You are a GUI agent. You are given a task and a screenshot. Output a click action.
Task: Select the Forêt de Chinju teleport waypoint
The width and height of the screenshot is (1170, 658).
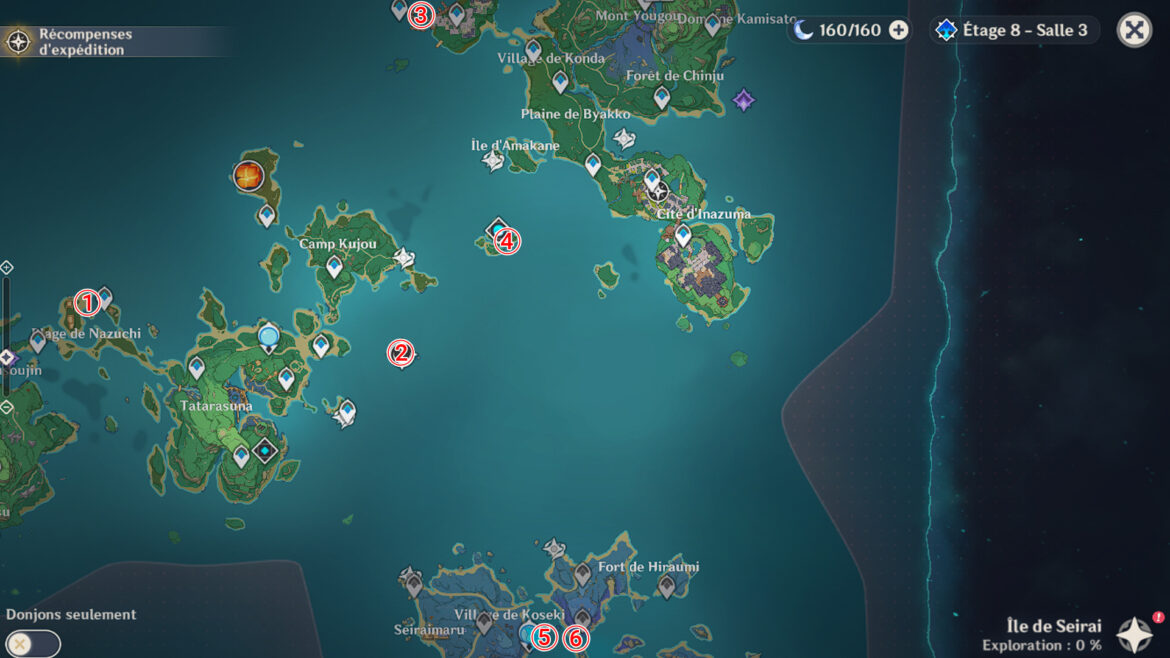click(661, 97)
